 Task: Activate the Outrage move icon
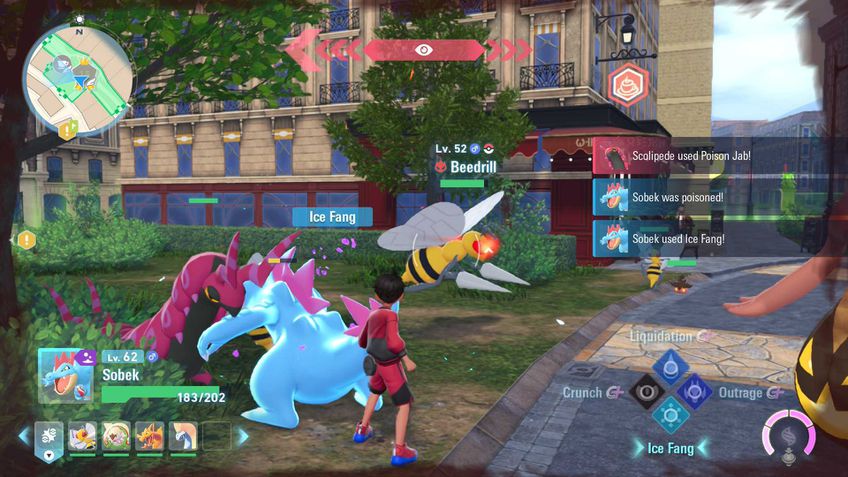tap(696, 392)
